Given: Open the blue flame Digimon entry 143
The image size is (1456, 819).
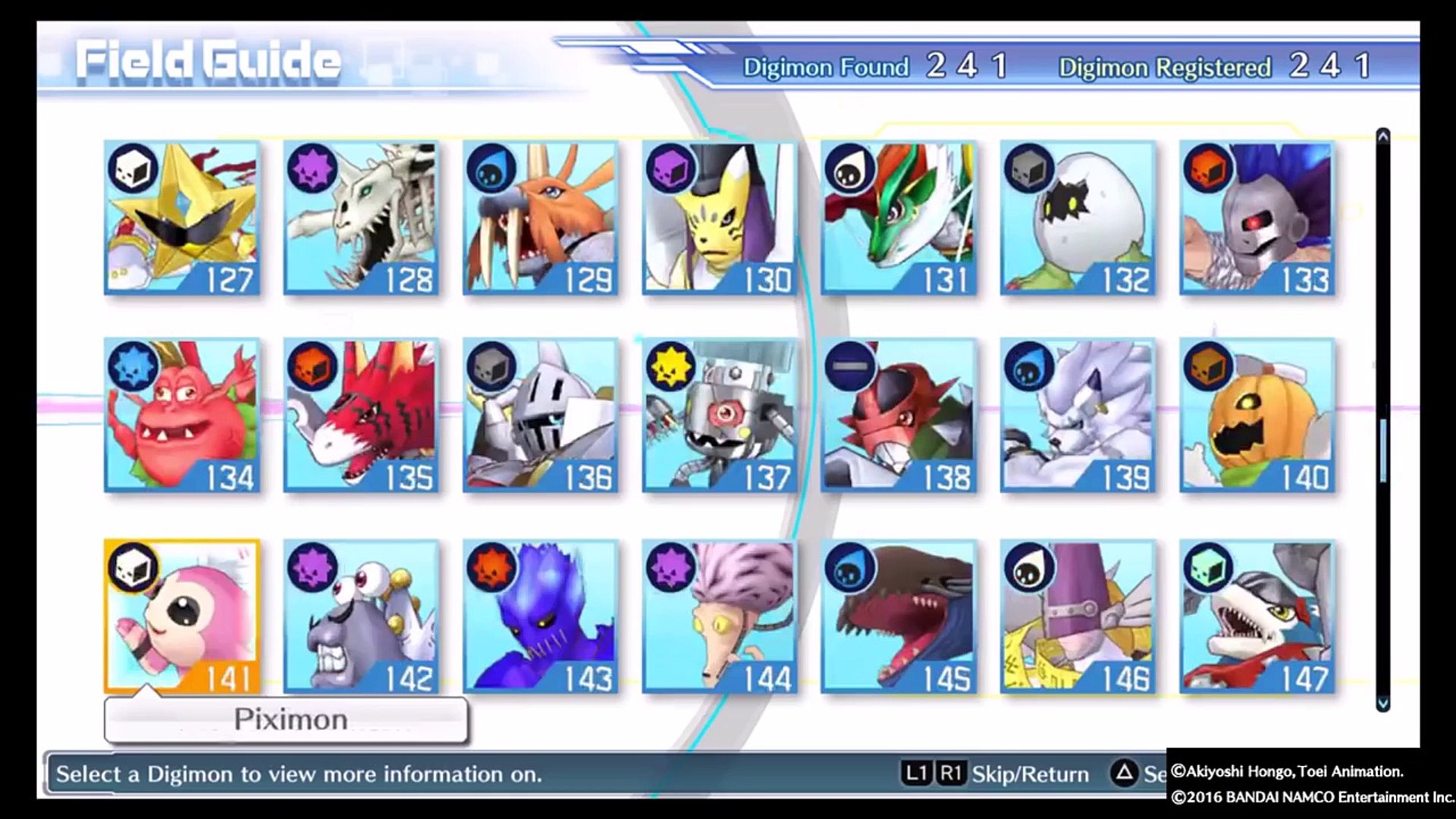Looking at the screenshot, I should coord(541,616).
